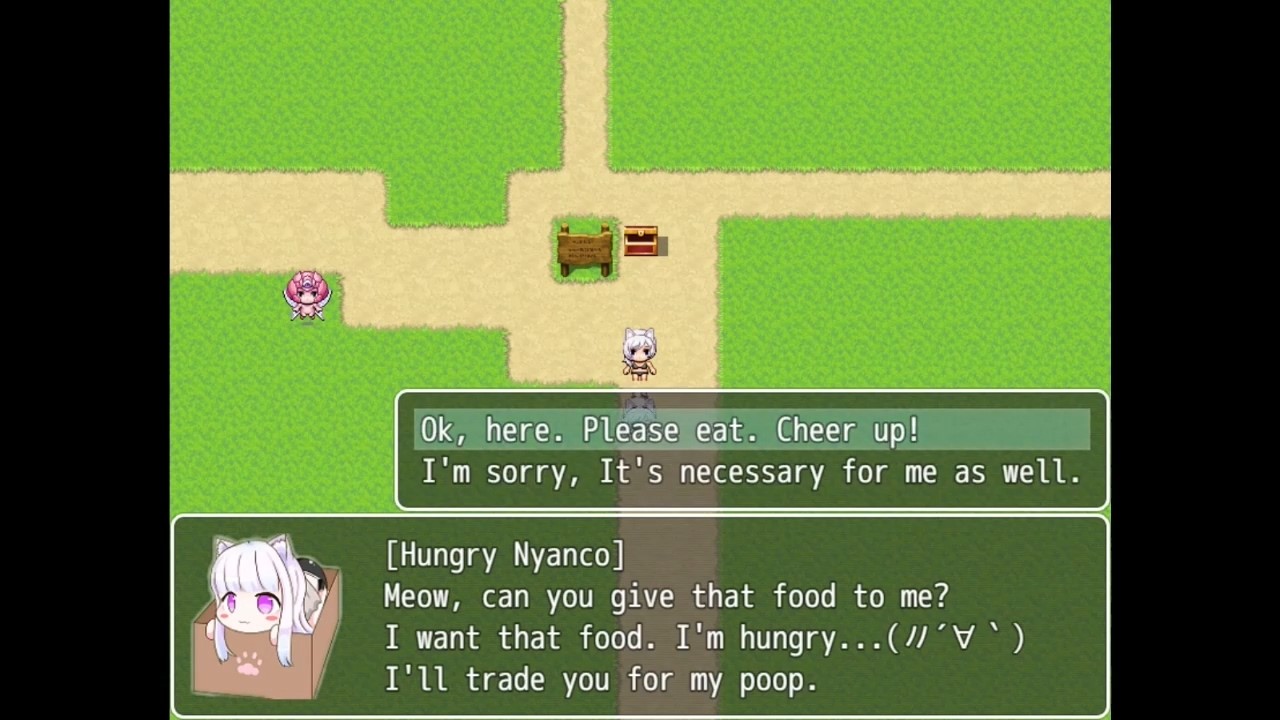The width and height of the screenshot is (1280, 720).
Task: Click the dialogue line "I'll trade you for my poop."
Action: [x=600, y=680]
